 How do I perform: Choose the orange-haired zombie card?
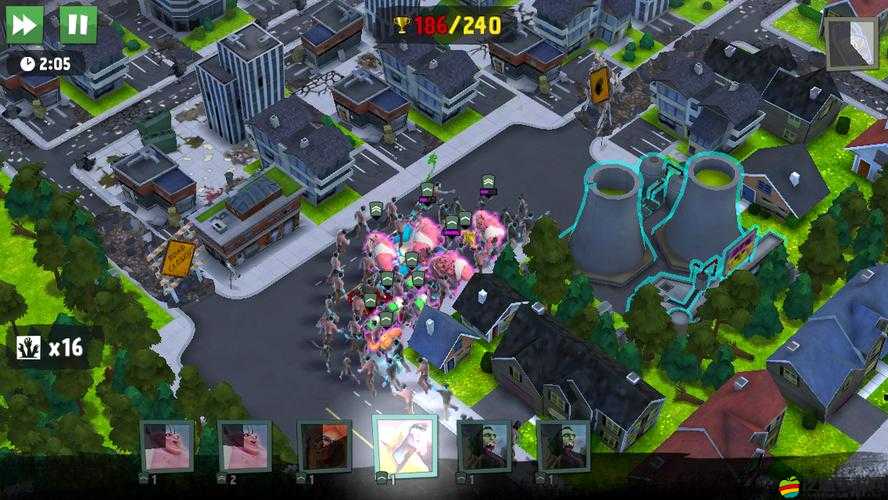click(x=324, y=446)
